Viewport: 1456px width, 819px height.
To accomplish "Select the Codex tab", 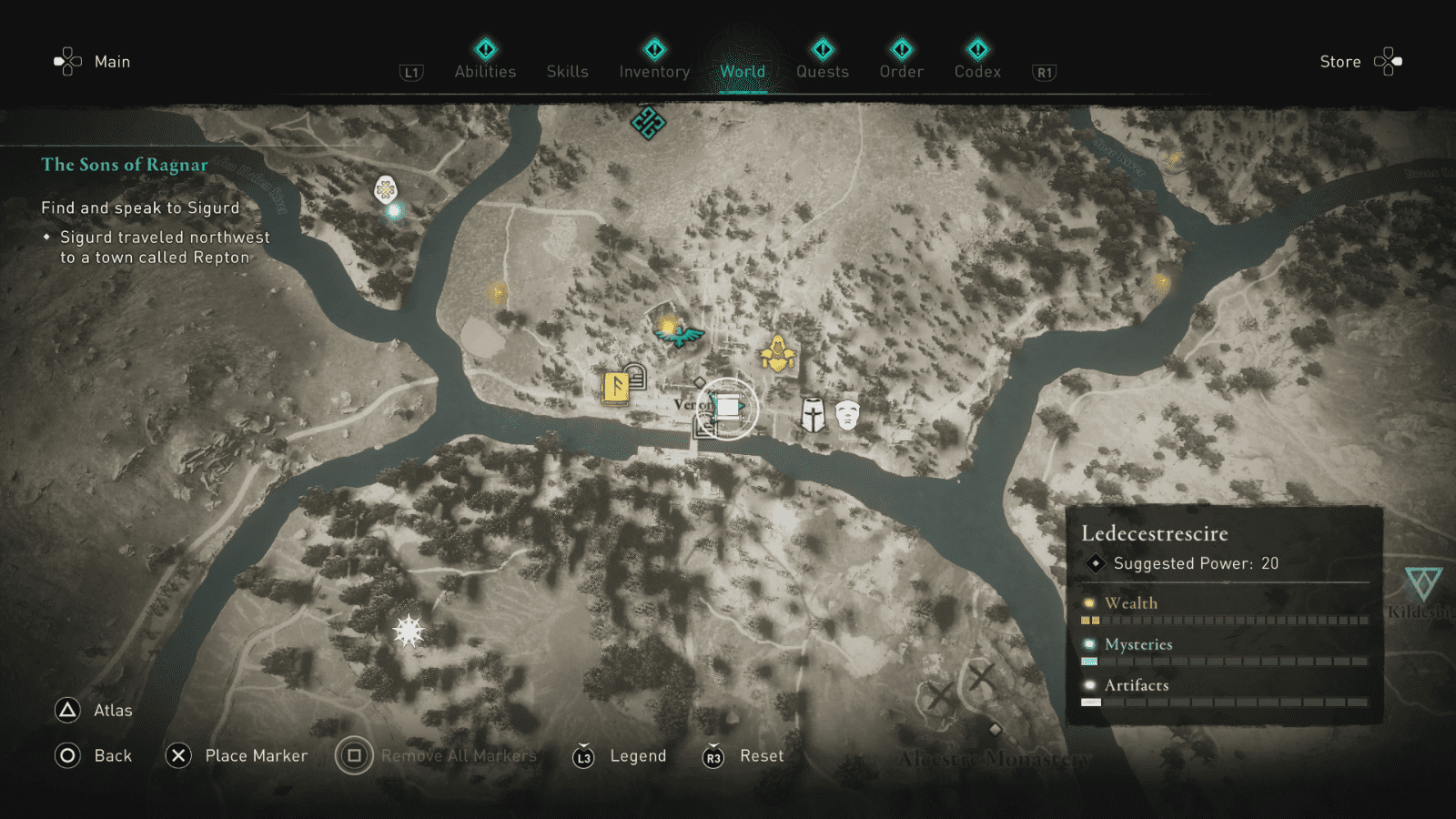I will tap(977, 71).
